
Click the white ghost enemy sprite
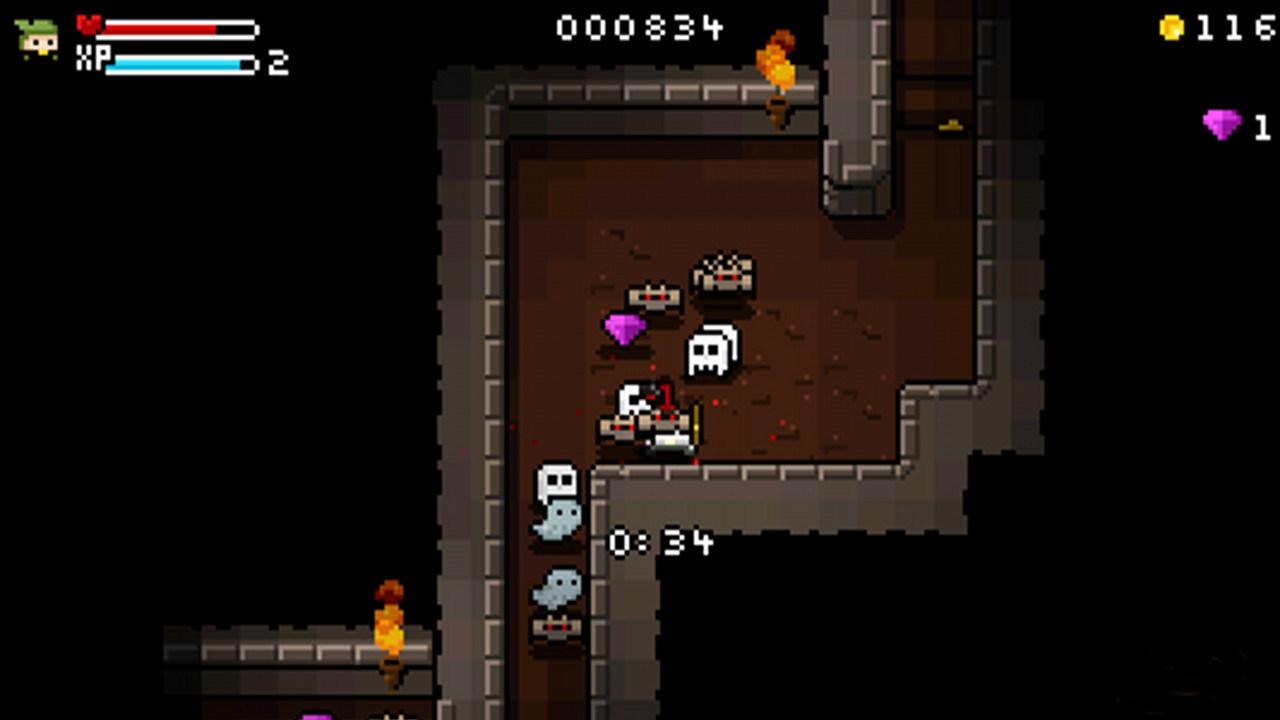pos(710,350)
